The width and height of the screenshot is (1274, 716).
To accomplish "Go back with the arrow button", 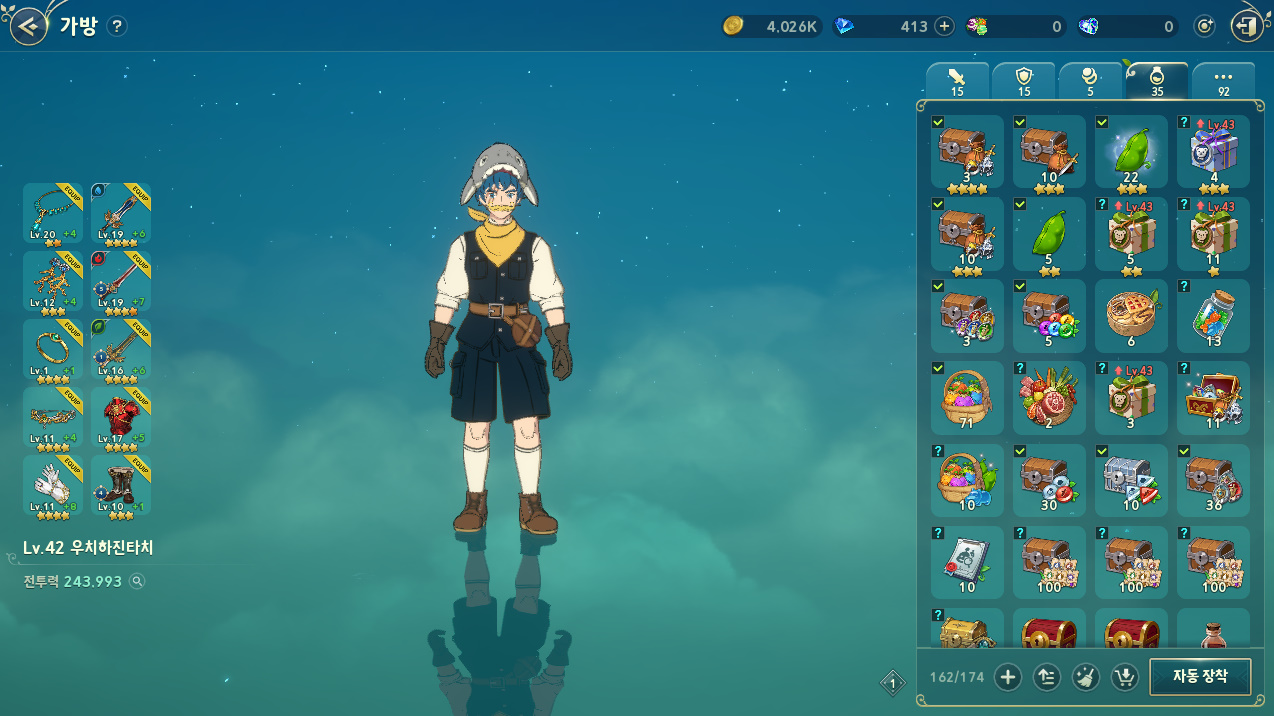I will coord(30,26).
